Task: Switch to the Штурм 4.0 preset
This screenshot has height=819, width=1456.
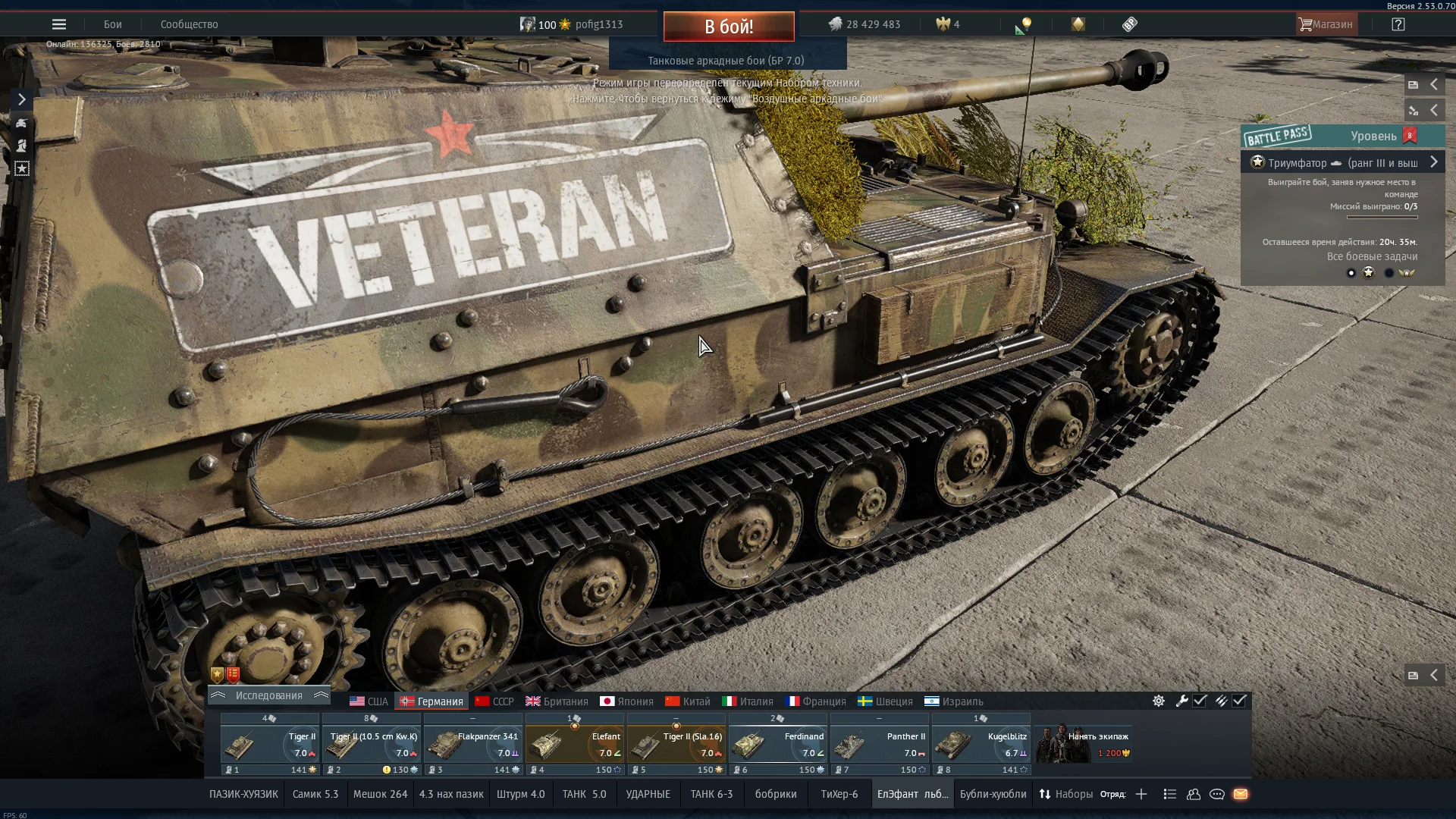Action: click(520, 794)
